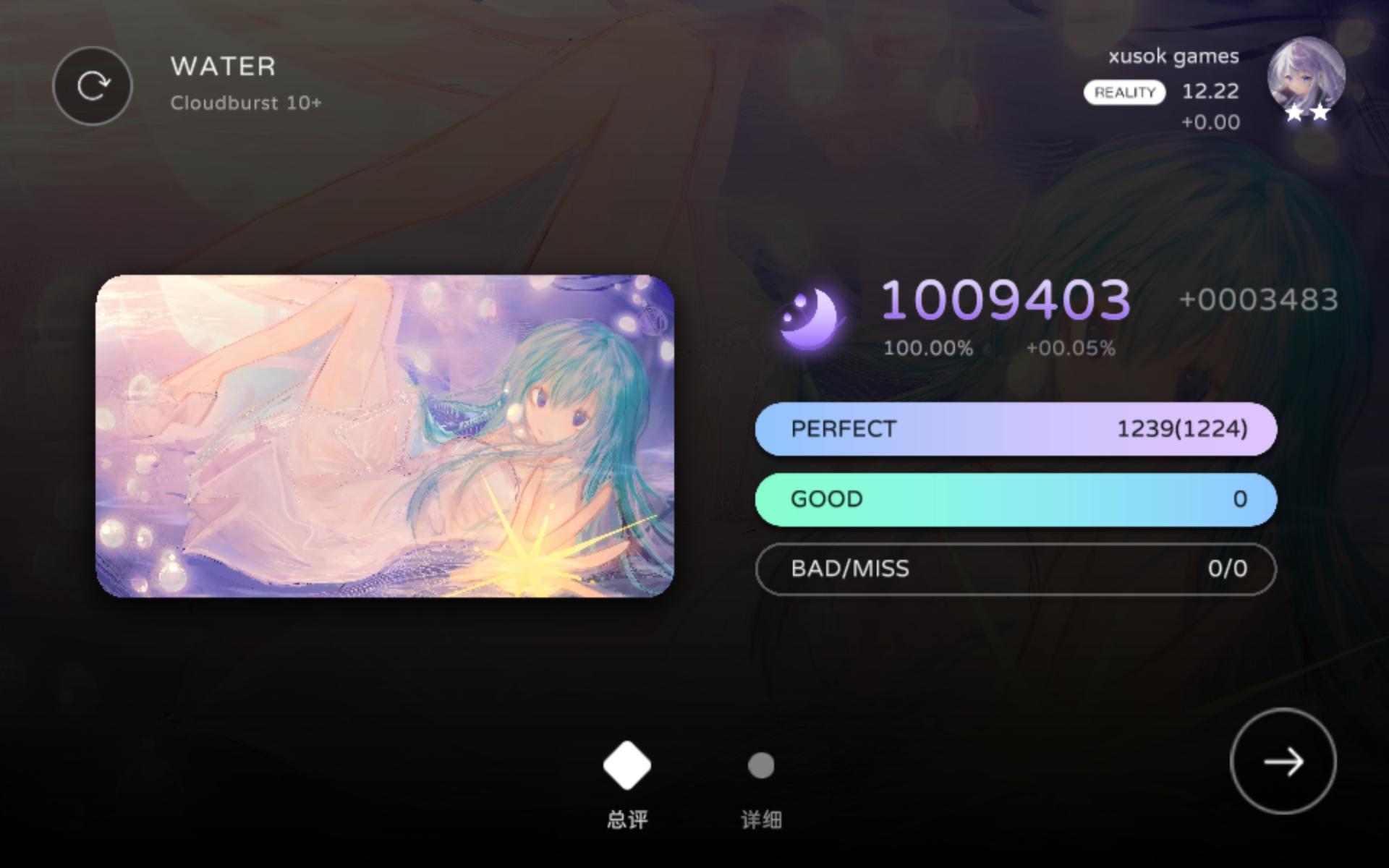1389x868 pixels.
Task: Tap the gray dot above 详细
Action: (762, 765)
